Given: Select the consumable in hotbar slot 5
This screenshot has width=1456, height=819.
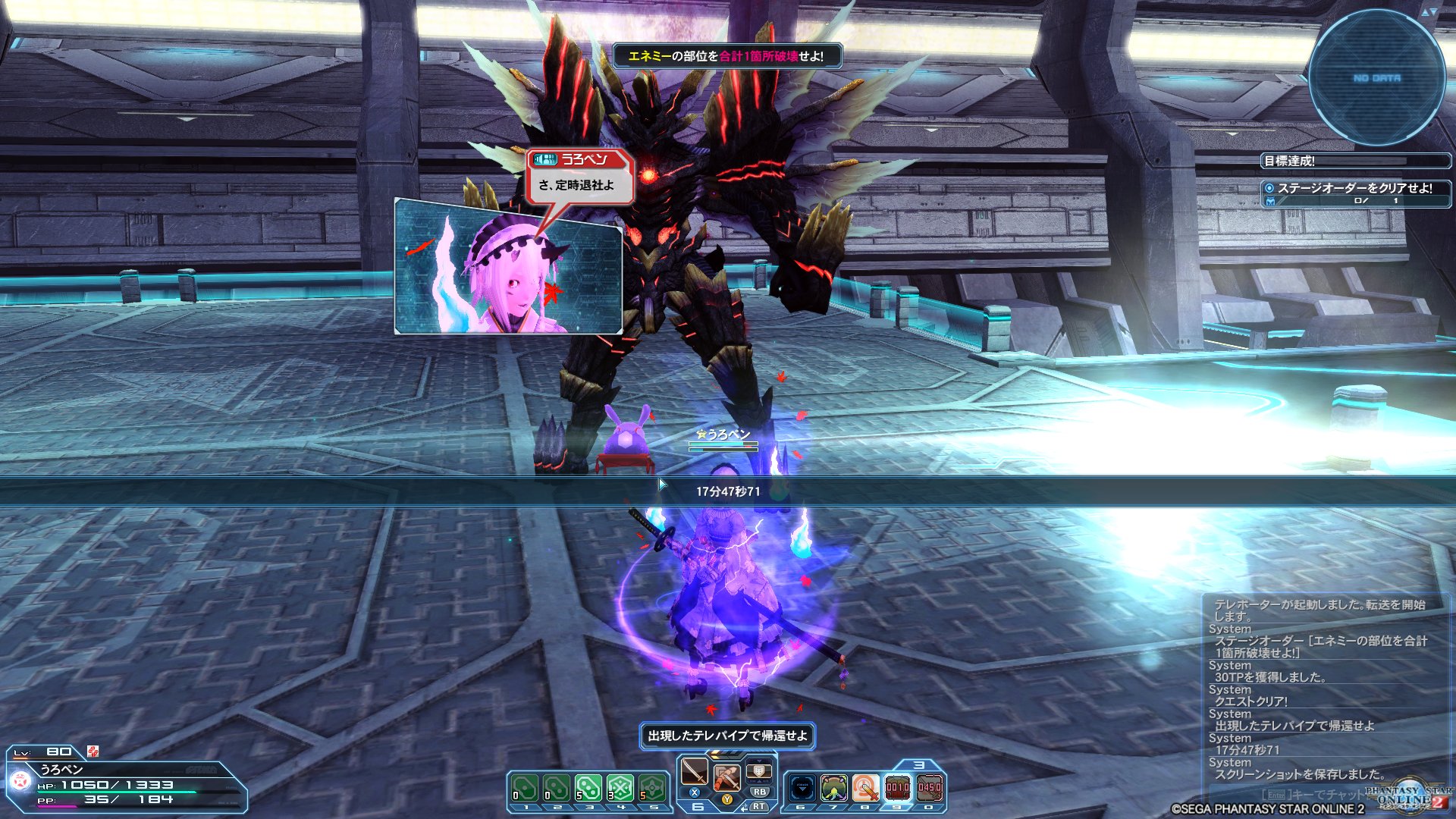Looking at the screenshot, I should click(x=652, y=789).
